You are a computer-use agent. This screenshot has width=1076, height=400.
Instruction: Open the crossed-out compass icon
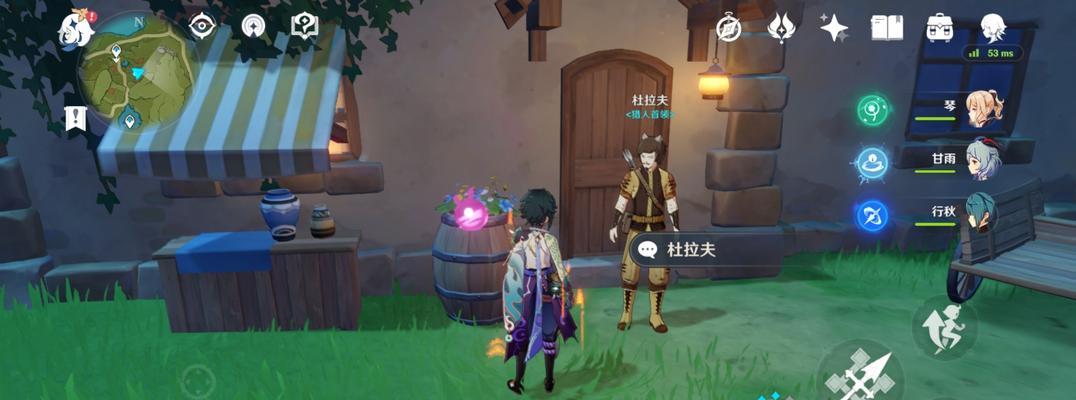point(729,28)
